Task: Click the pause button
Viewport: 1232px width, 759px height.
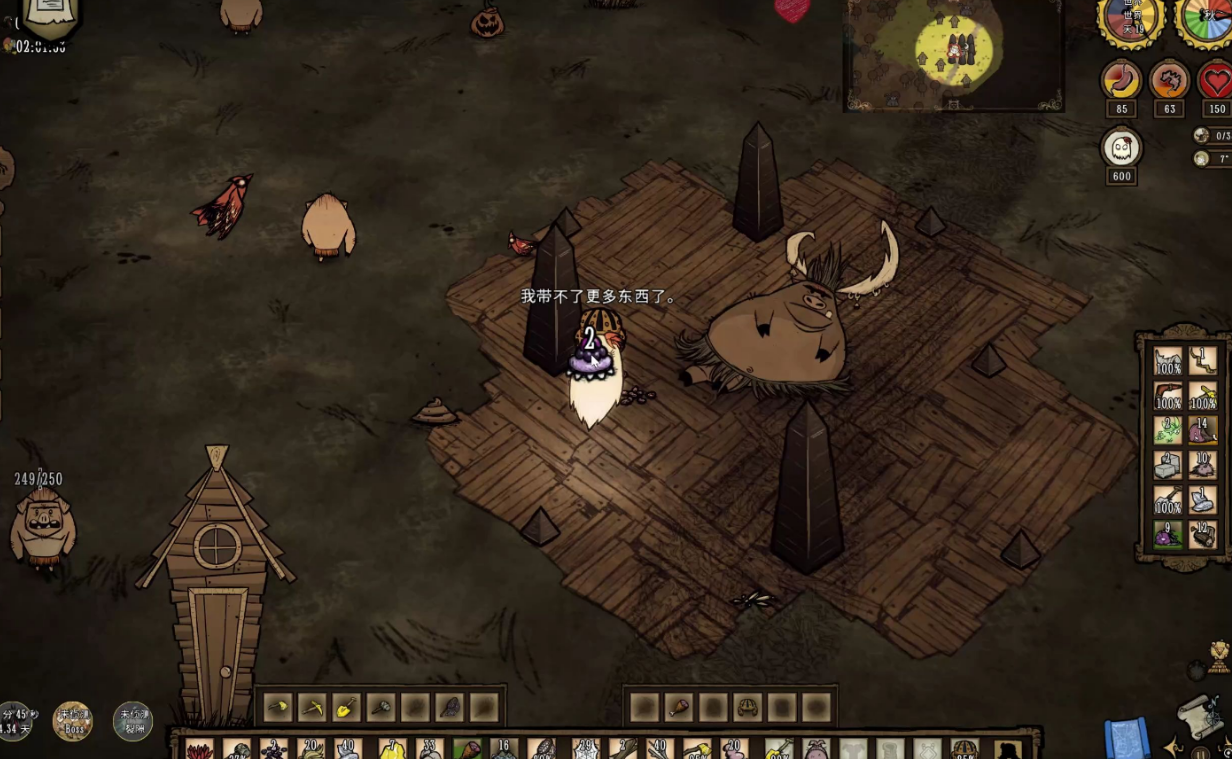Action: tap(1200, 752)
